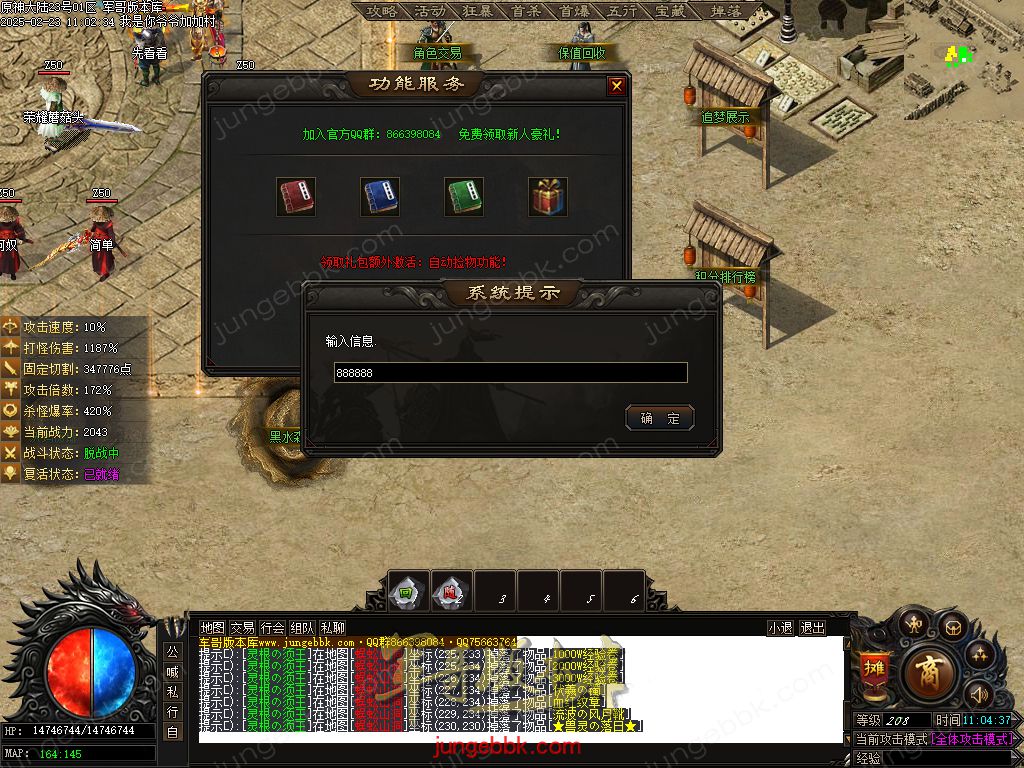The height and width of the screenshot is (768, 1024).
Task: Open the 掉落 drops menu
Action: click(x=726, y=11)
